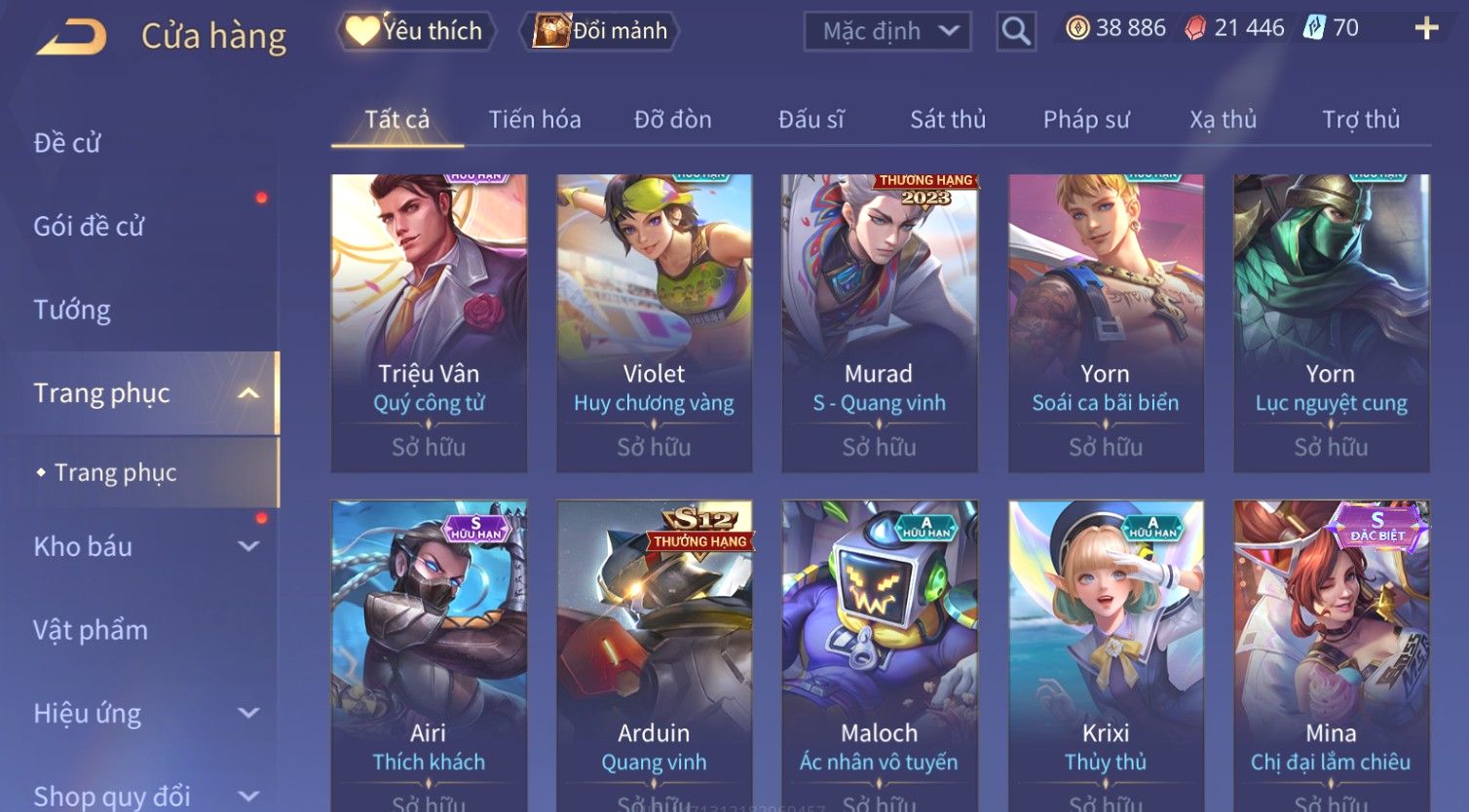Expand the Kho báu menu
This screenshot has width=1469, height=812.
(146, 546)
